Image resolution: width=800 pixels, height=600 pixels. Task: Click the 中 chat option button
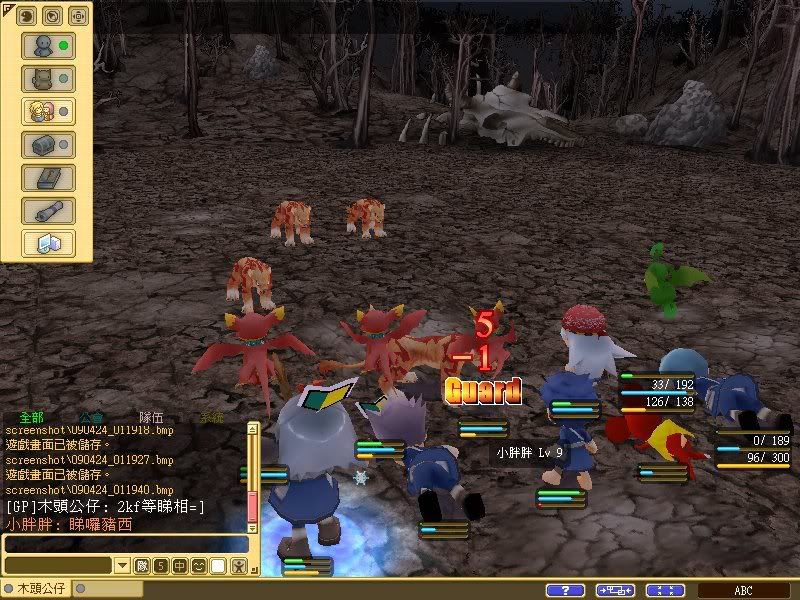coord(180,566)
